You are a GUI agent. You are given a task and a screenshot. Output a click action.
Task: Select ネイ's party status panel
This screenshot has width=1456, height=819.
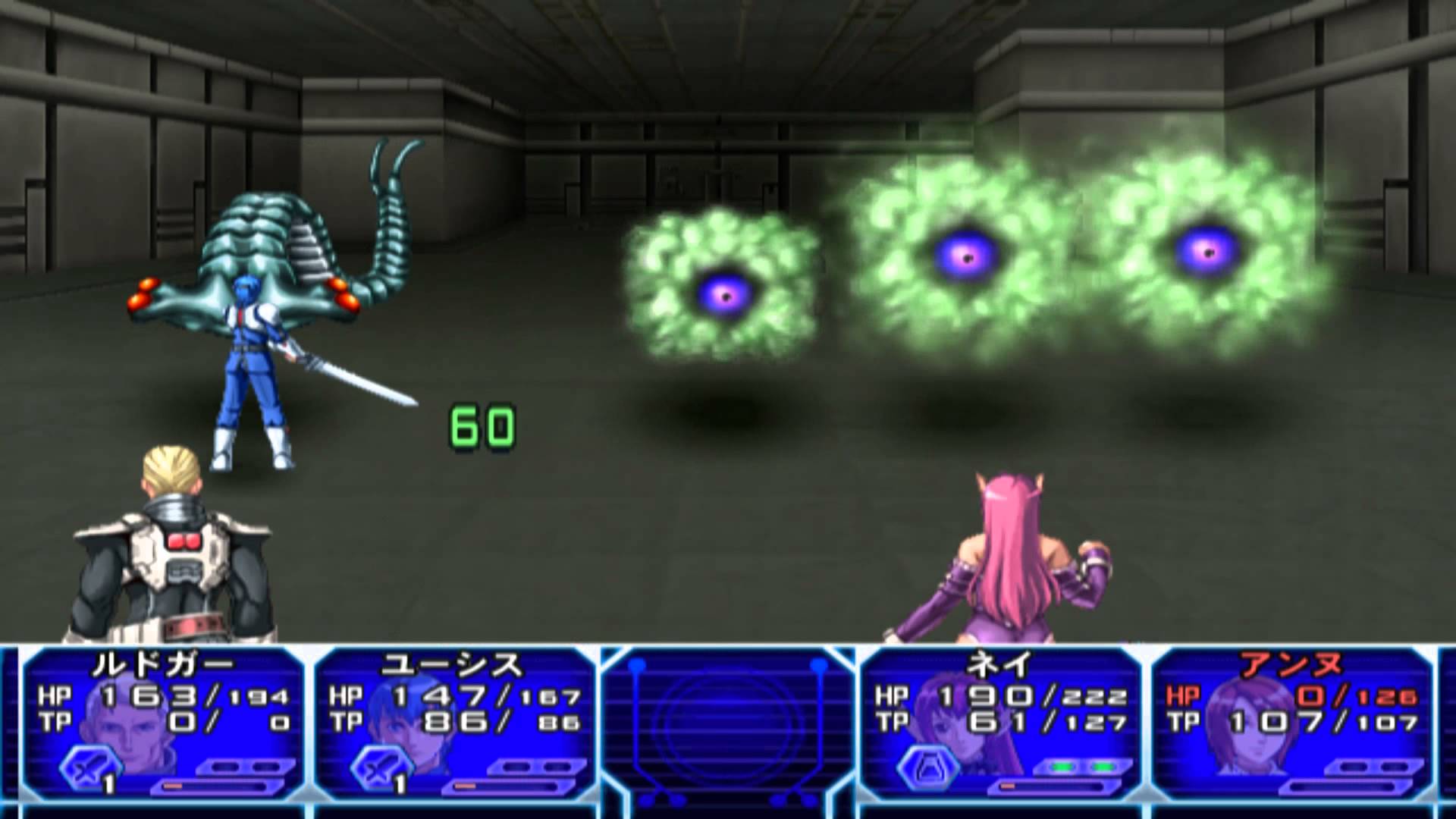coord(999,724)
